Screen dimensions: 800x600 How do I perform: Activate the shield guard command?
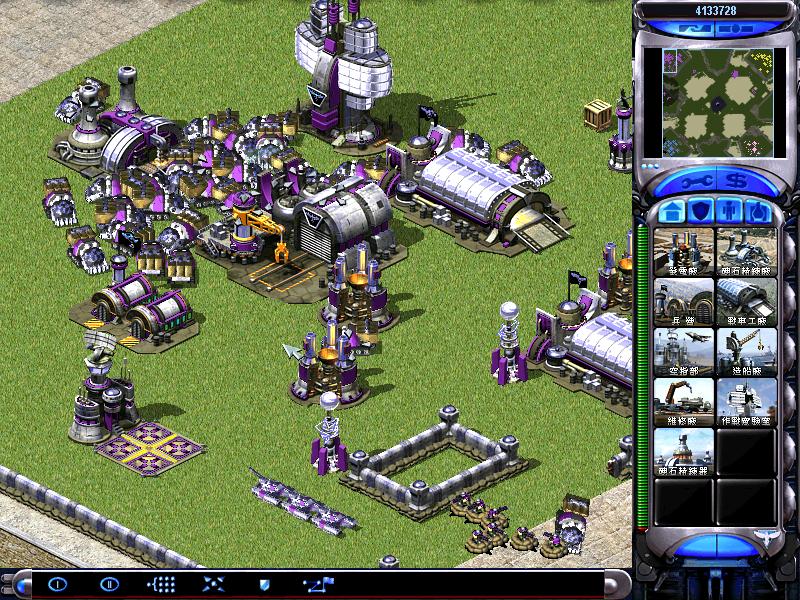[264, 584]
